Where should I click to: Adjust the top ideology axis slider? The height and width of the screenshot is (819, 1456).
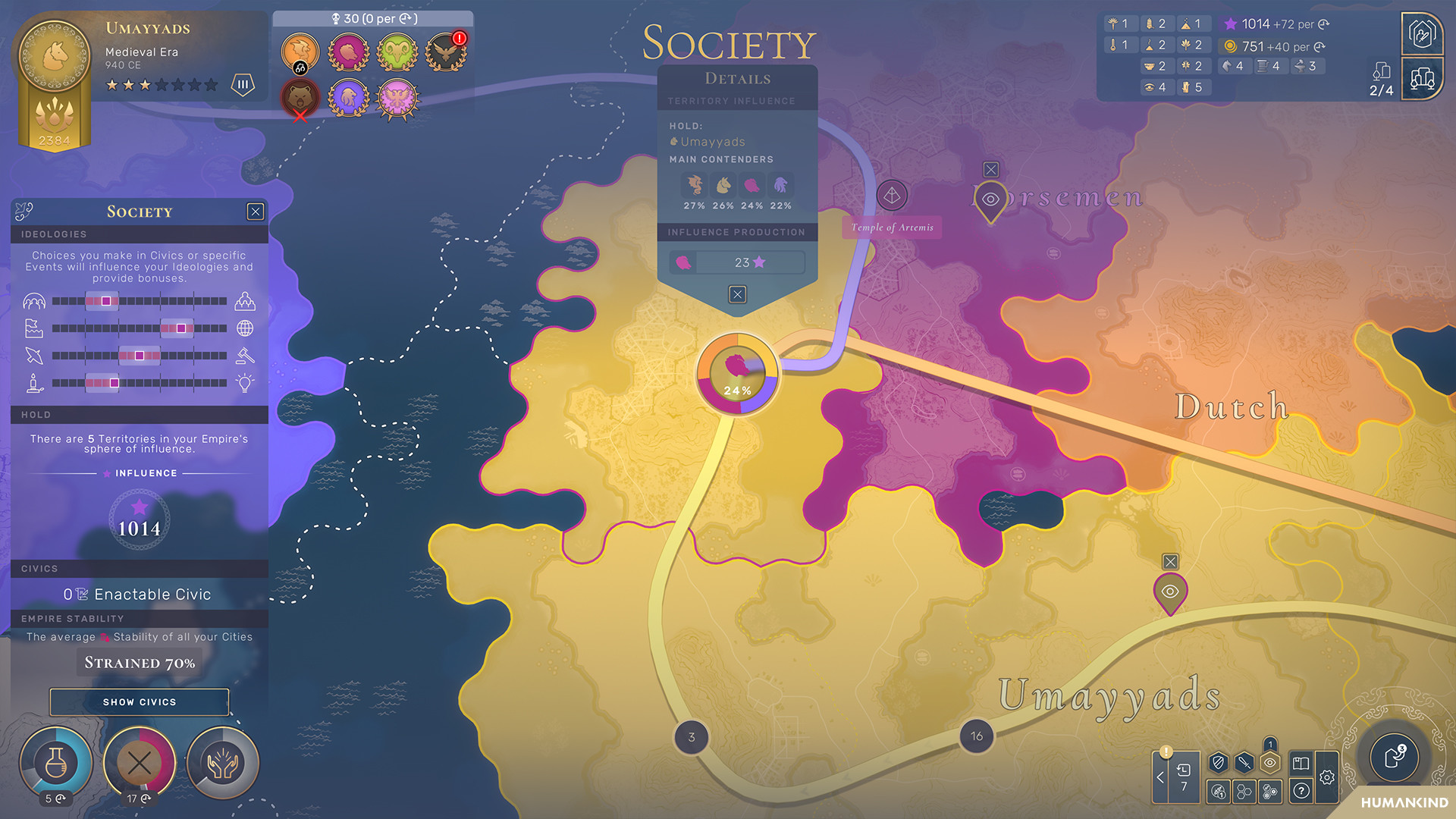[105, 301]
